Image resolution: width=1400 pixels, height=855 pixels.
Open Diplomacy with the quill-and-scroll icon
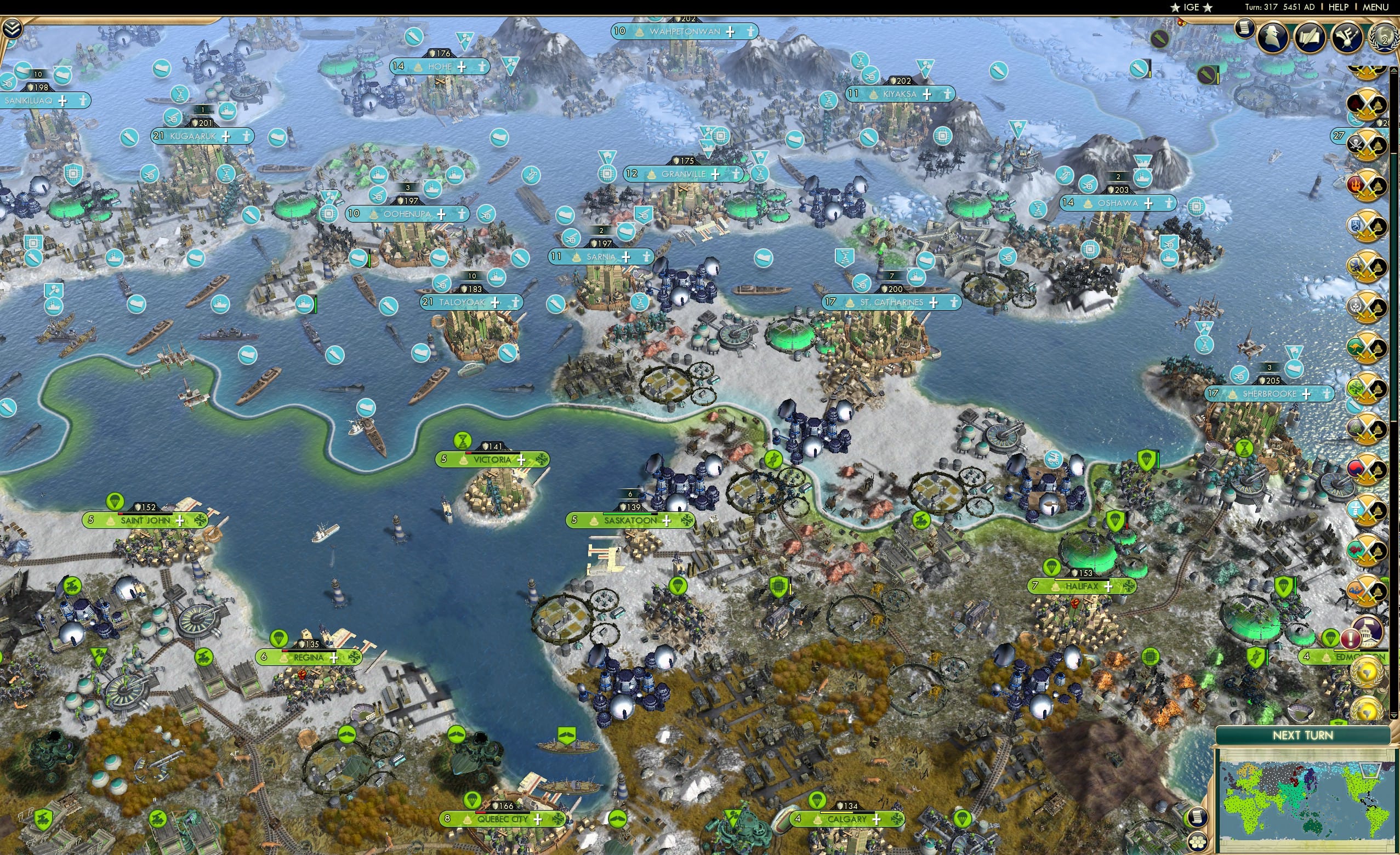[1310, 36]
